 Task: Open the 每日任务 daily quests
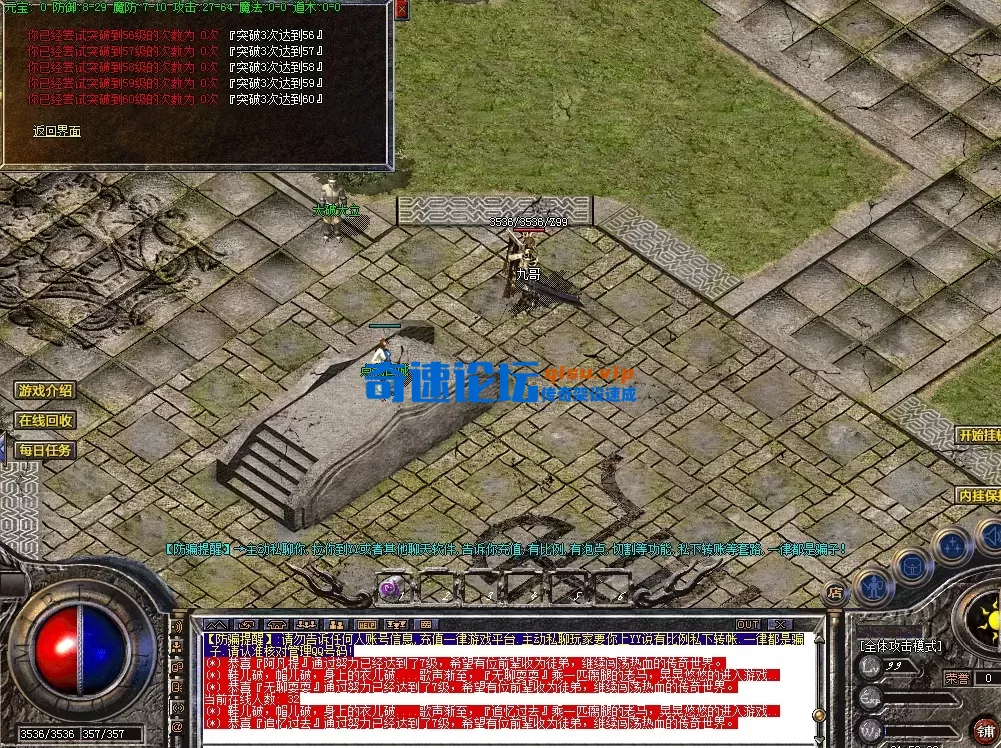pyautogui.click(x=45, y=450)
